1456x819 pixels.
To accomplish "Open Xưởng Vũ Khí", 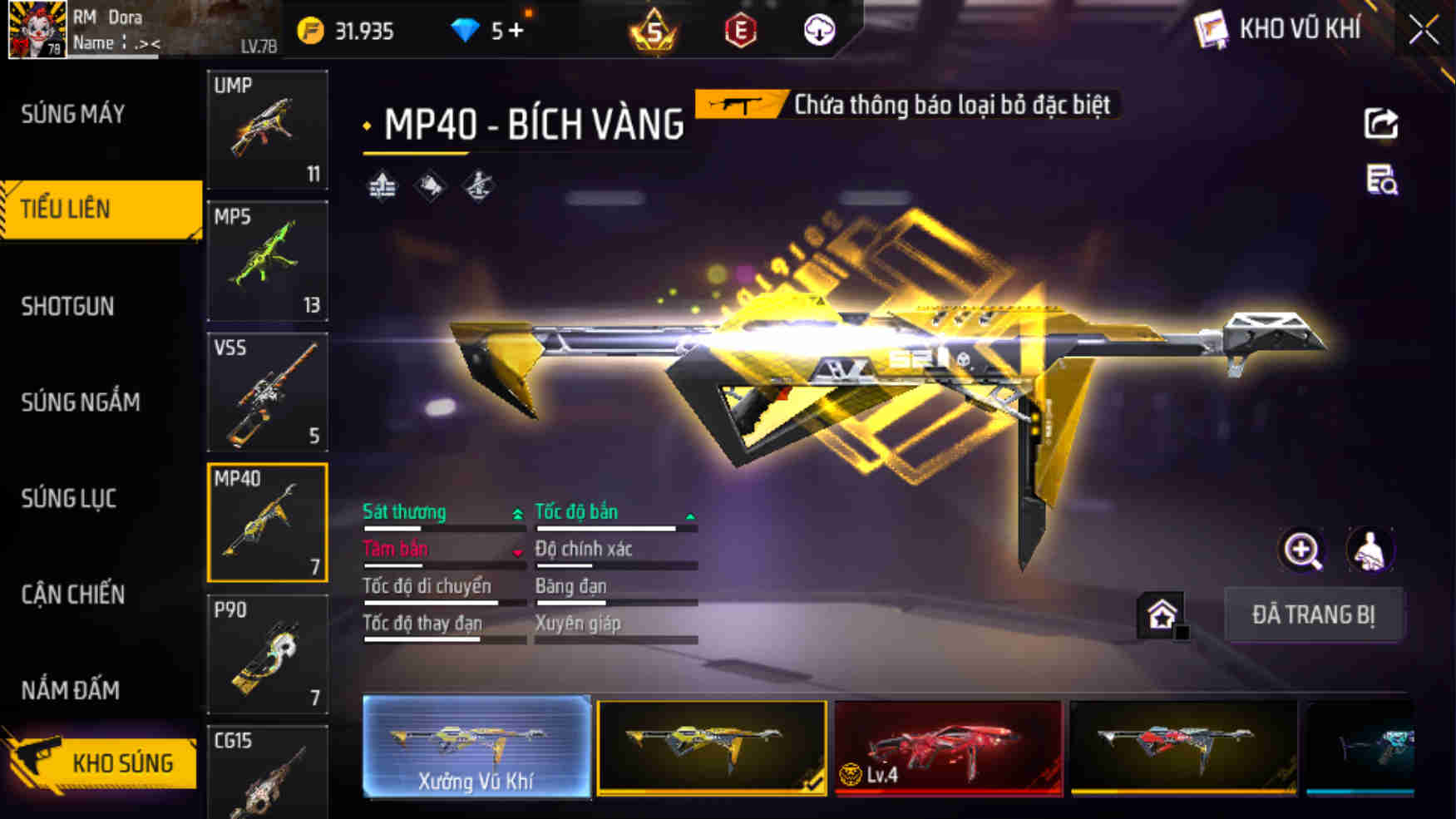I will (476, 748).
